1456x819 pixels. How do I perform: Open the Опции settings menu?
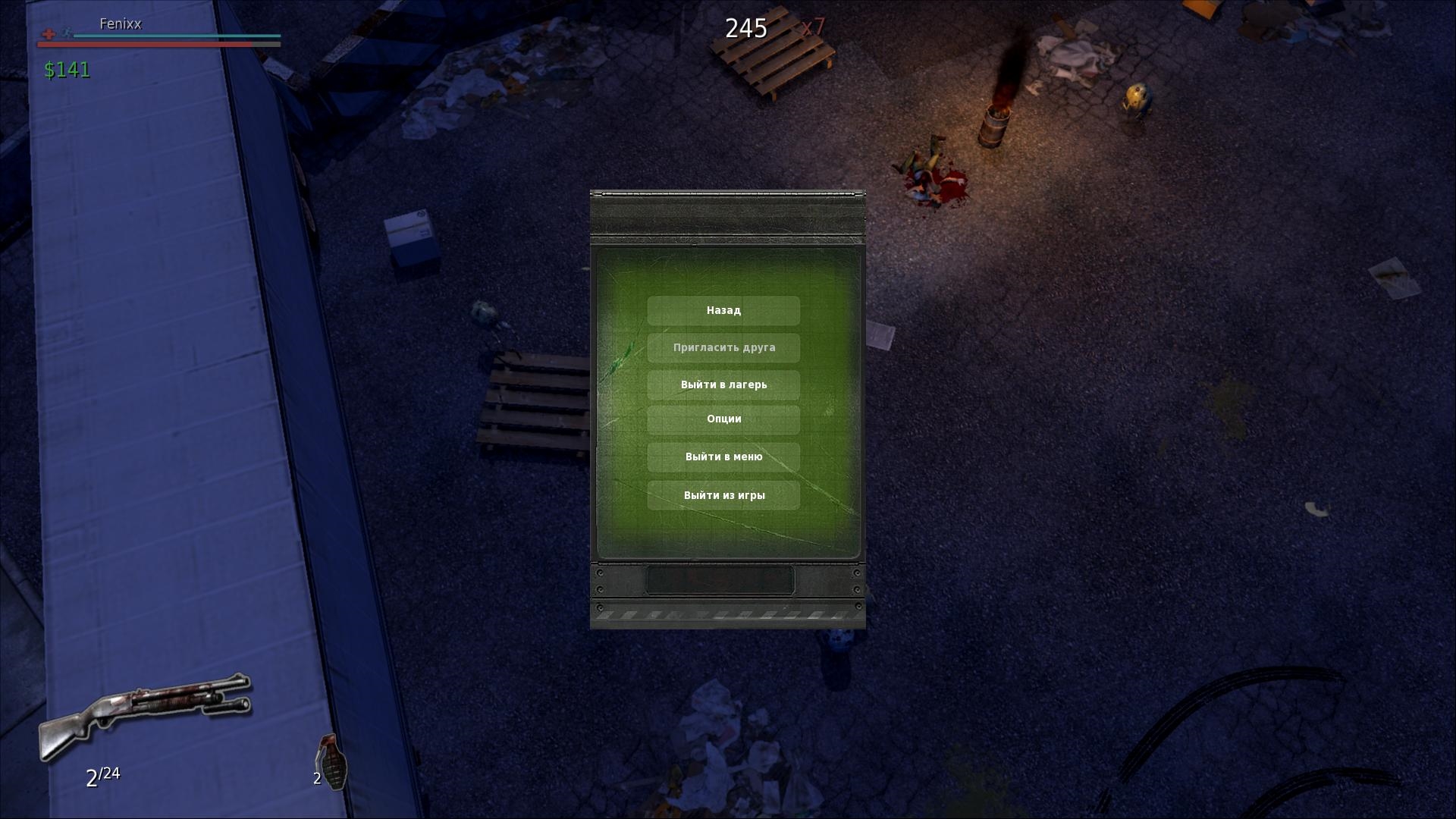point(723,419)
